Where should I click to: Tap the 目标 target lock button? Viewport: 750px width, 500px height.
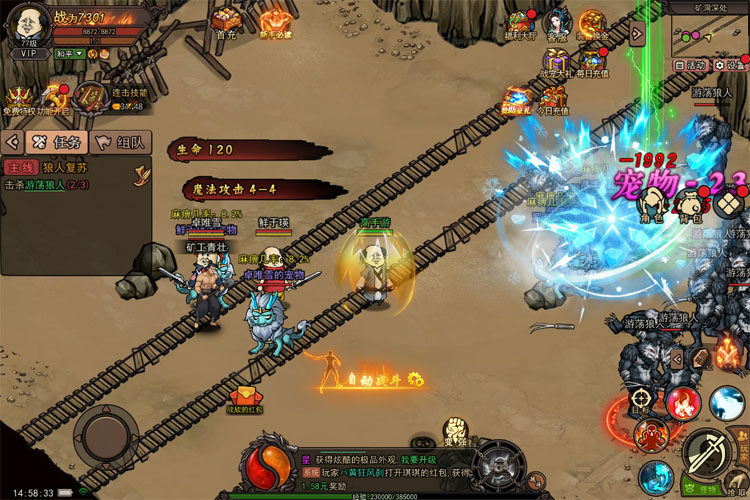coord(641,402)
